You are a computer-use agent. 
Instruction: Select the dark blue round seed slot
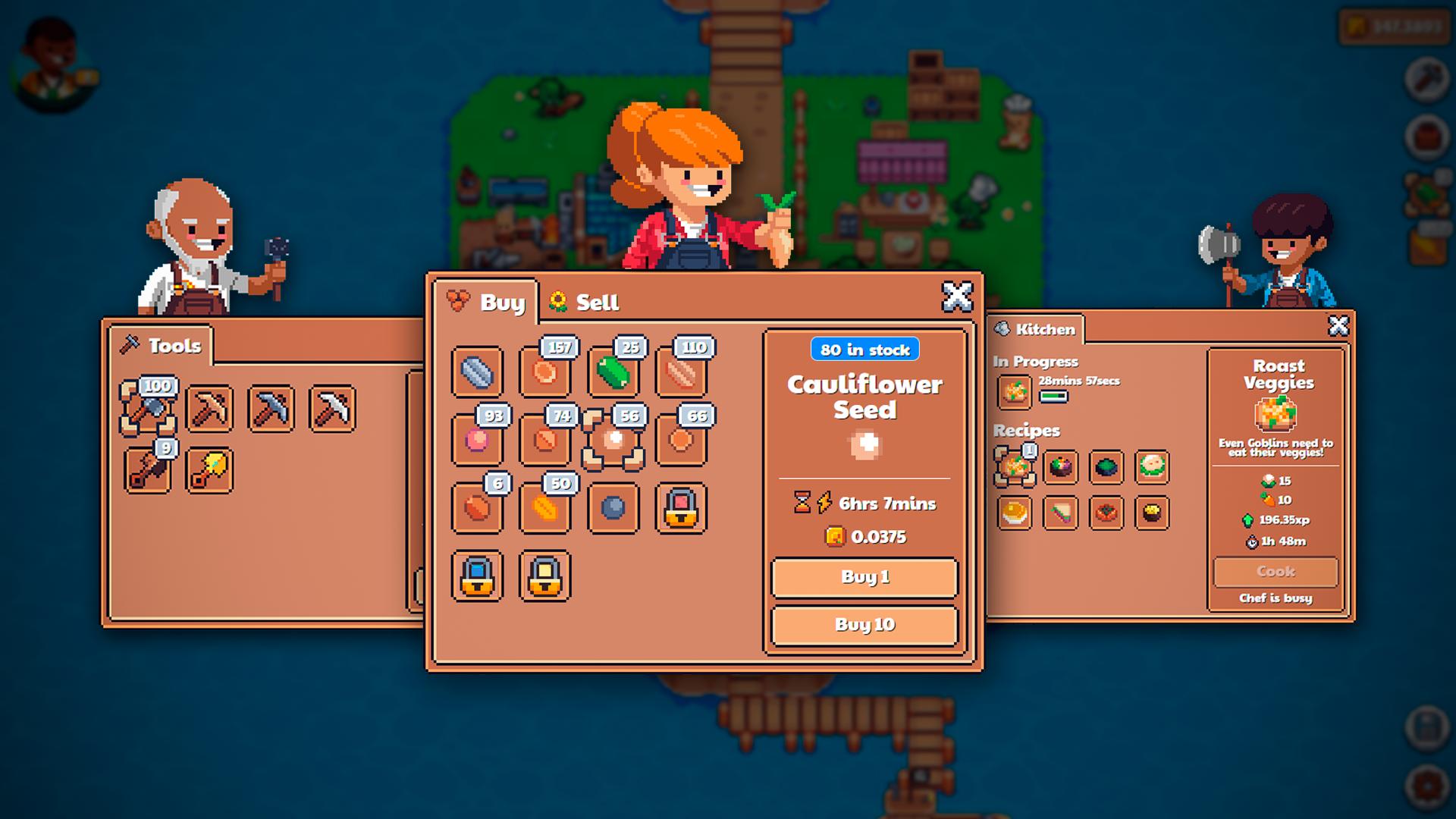(x=613, y=508)
